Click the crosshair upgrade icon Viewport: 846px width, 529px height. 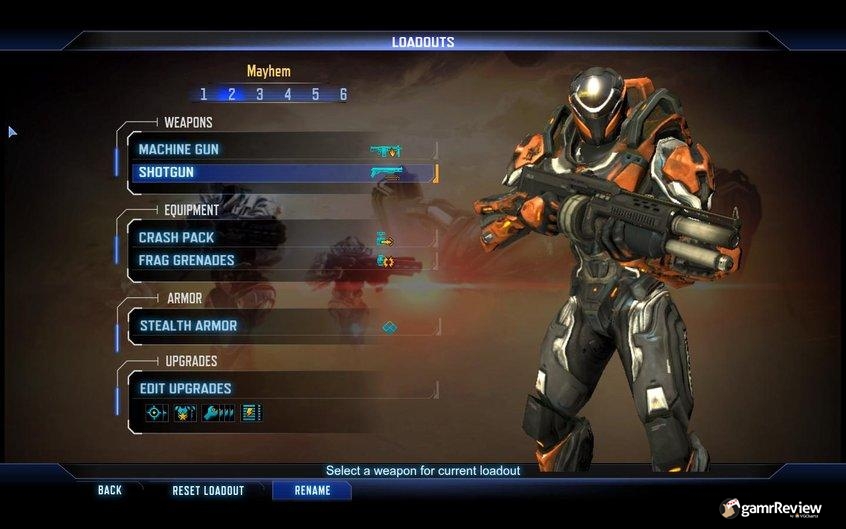(x=156, y=412)
